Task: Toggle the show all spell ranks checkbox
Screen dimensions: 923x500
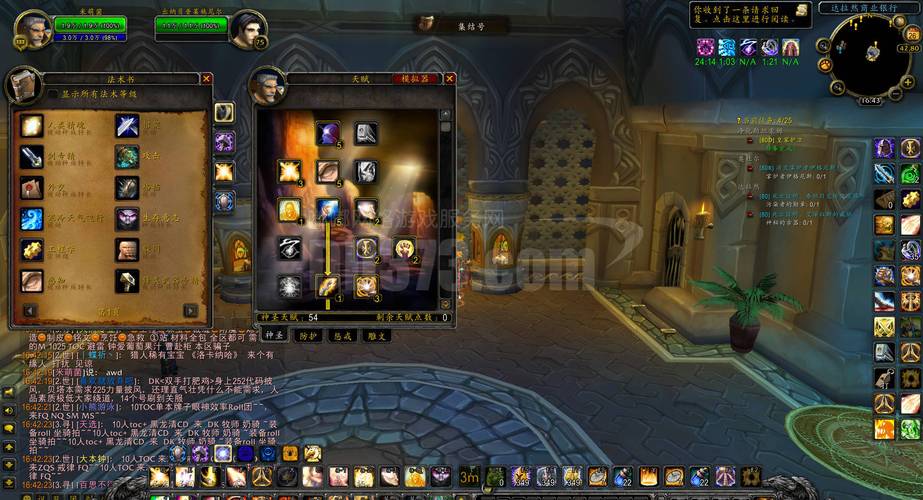Action: (x=53, y=94)
